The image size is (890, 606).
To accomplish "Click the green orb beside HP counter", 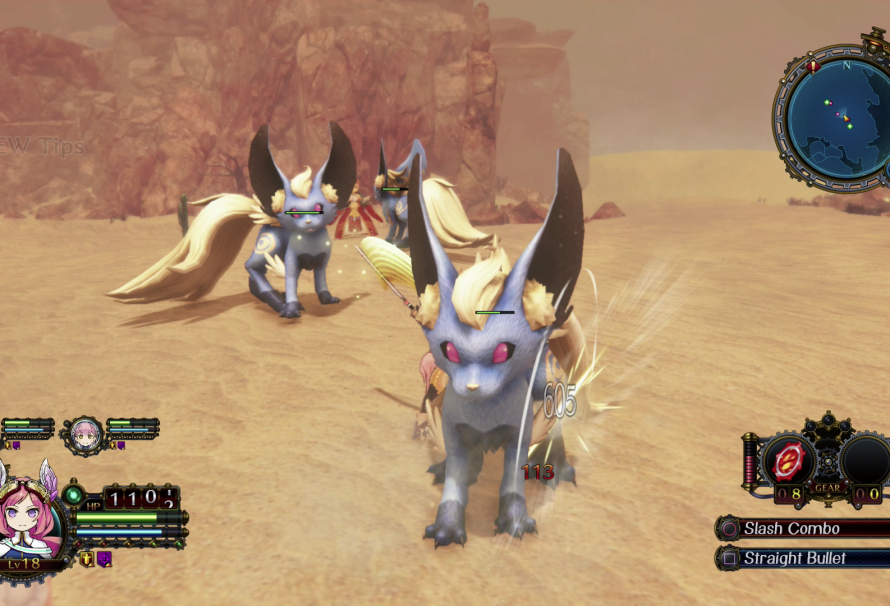I will pos(72,494).
